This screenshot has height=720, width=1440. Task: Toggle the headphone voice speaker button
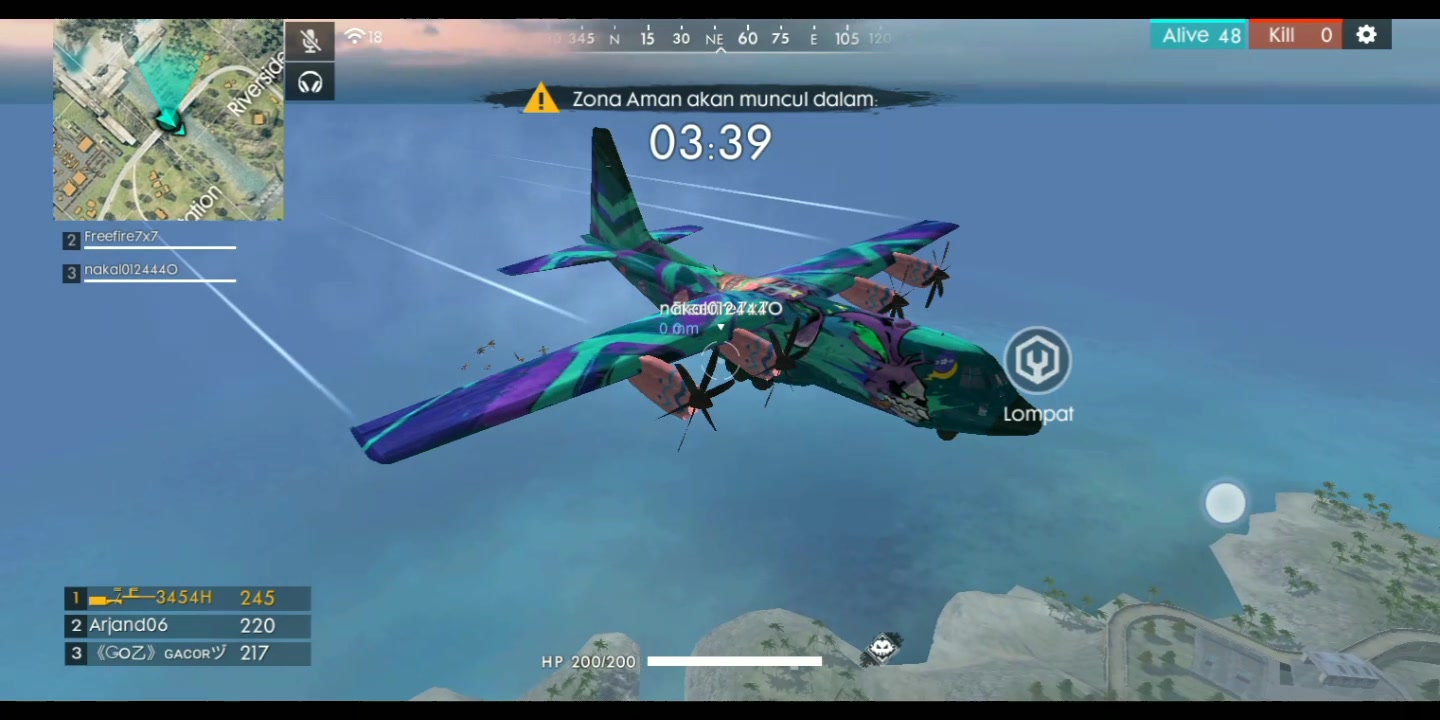coord(310,82)
